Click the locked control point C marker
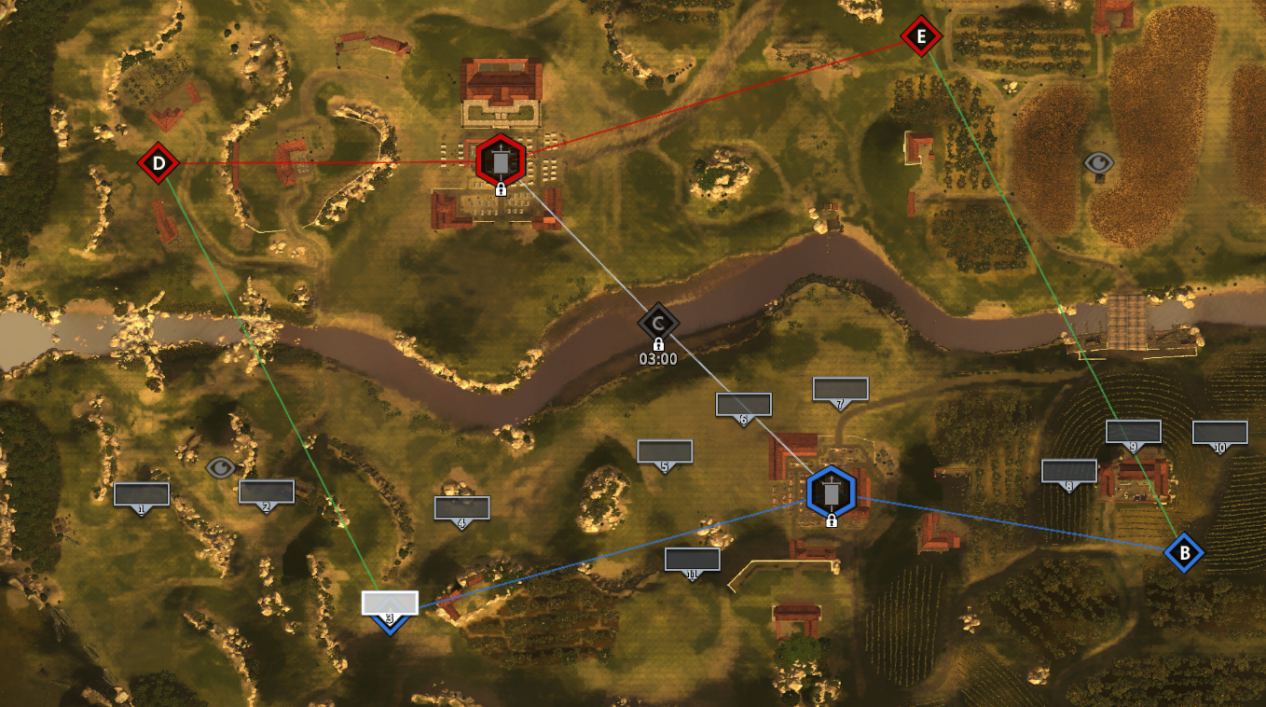 (658, 323)
